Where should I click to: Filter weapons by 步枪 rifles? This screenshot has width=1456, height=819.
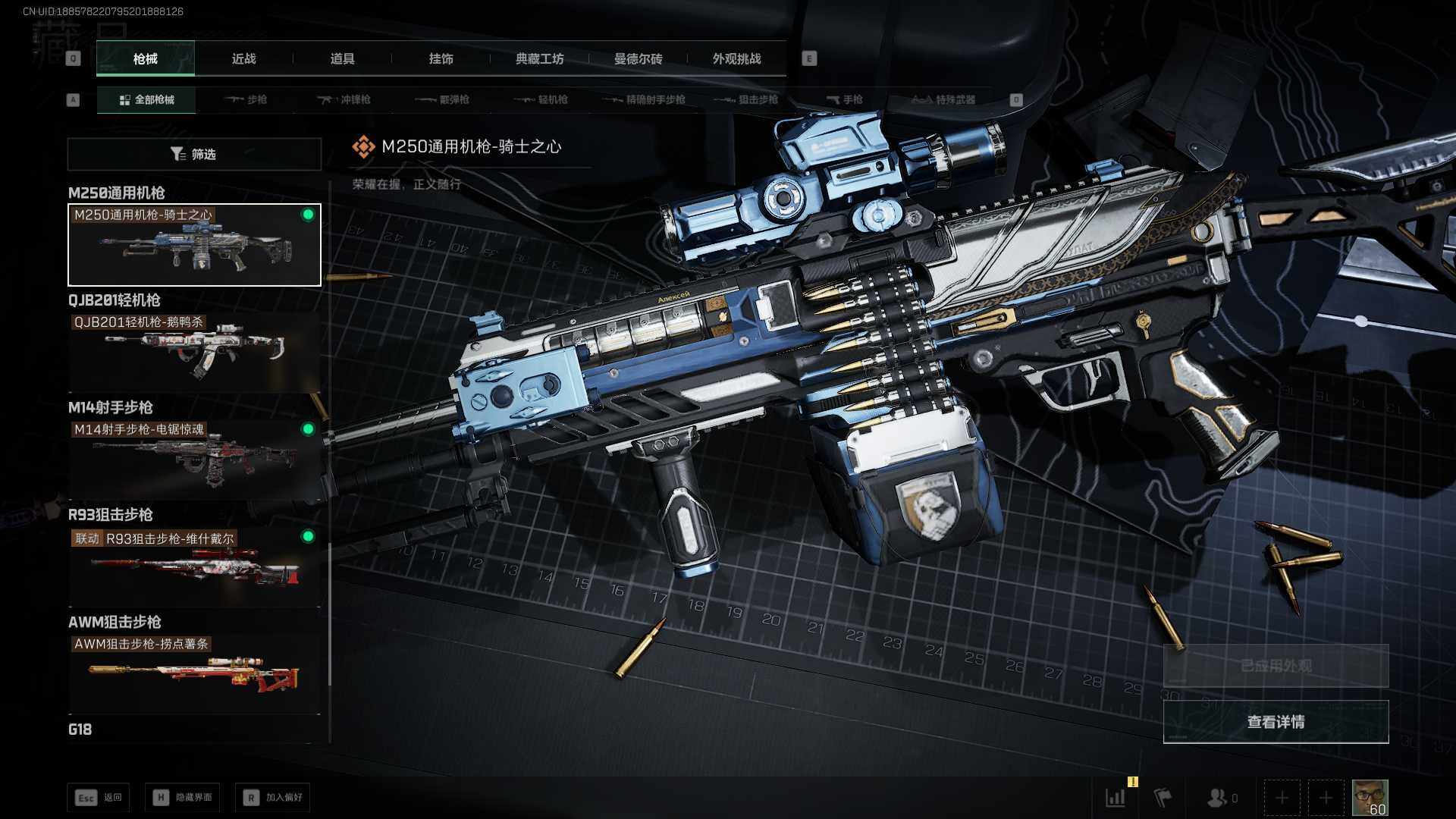[246, 100]
